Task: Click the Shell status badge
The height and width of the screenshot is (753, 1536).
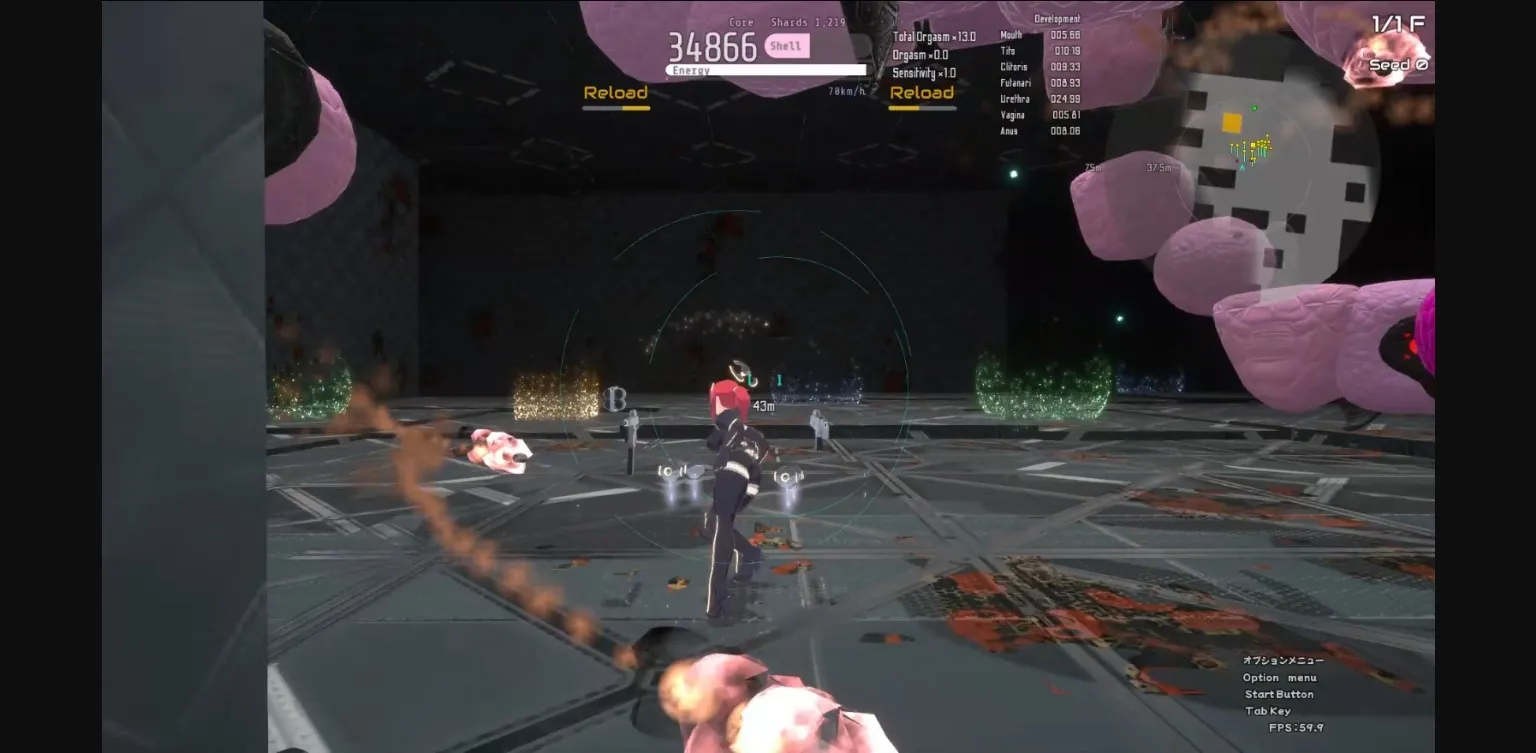Action: pos(786,46)
